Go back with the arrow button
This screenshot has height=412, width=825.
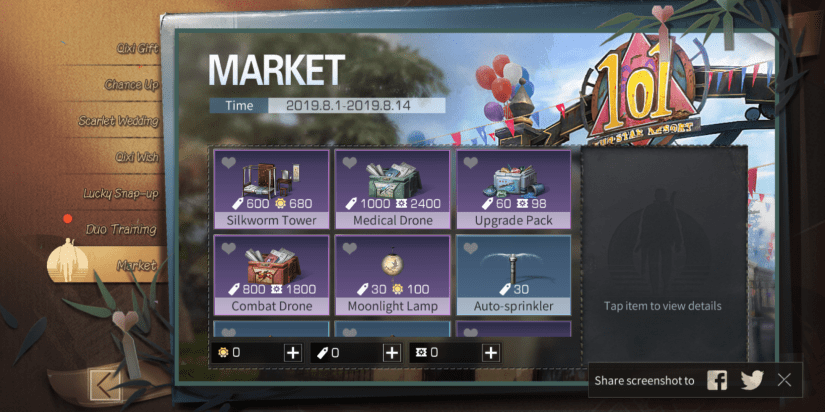(103, 383)
